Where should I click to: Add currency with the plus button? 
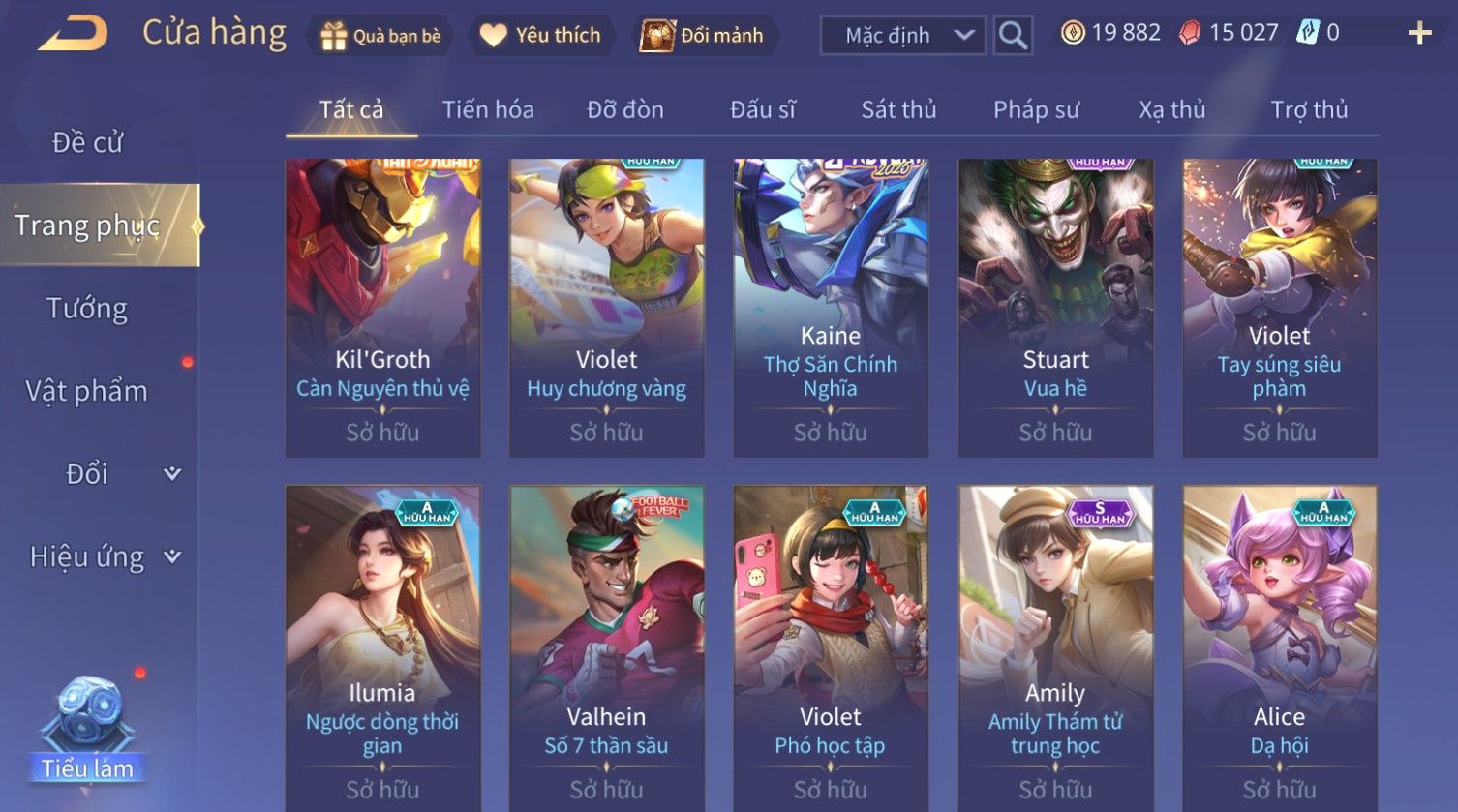click(1419, 34)
